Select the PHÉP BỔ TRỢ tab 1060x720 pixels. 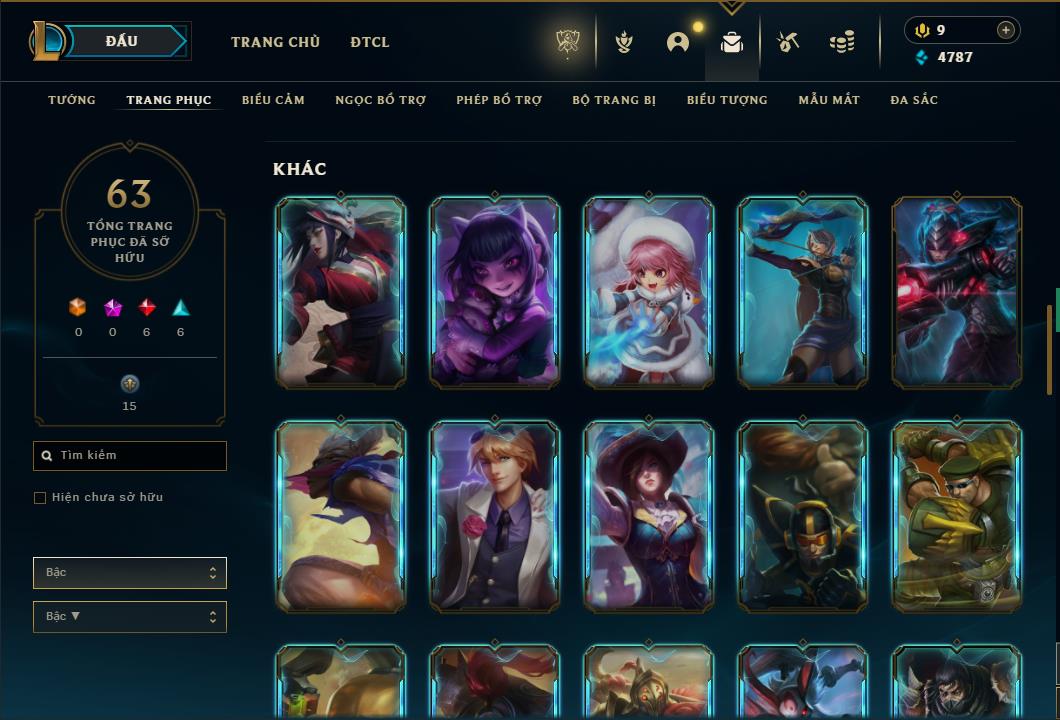pos(499,100)
